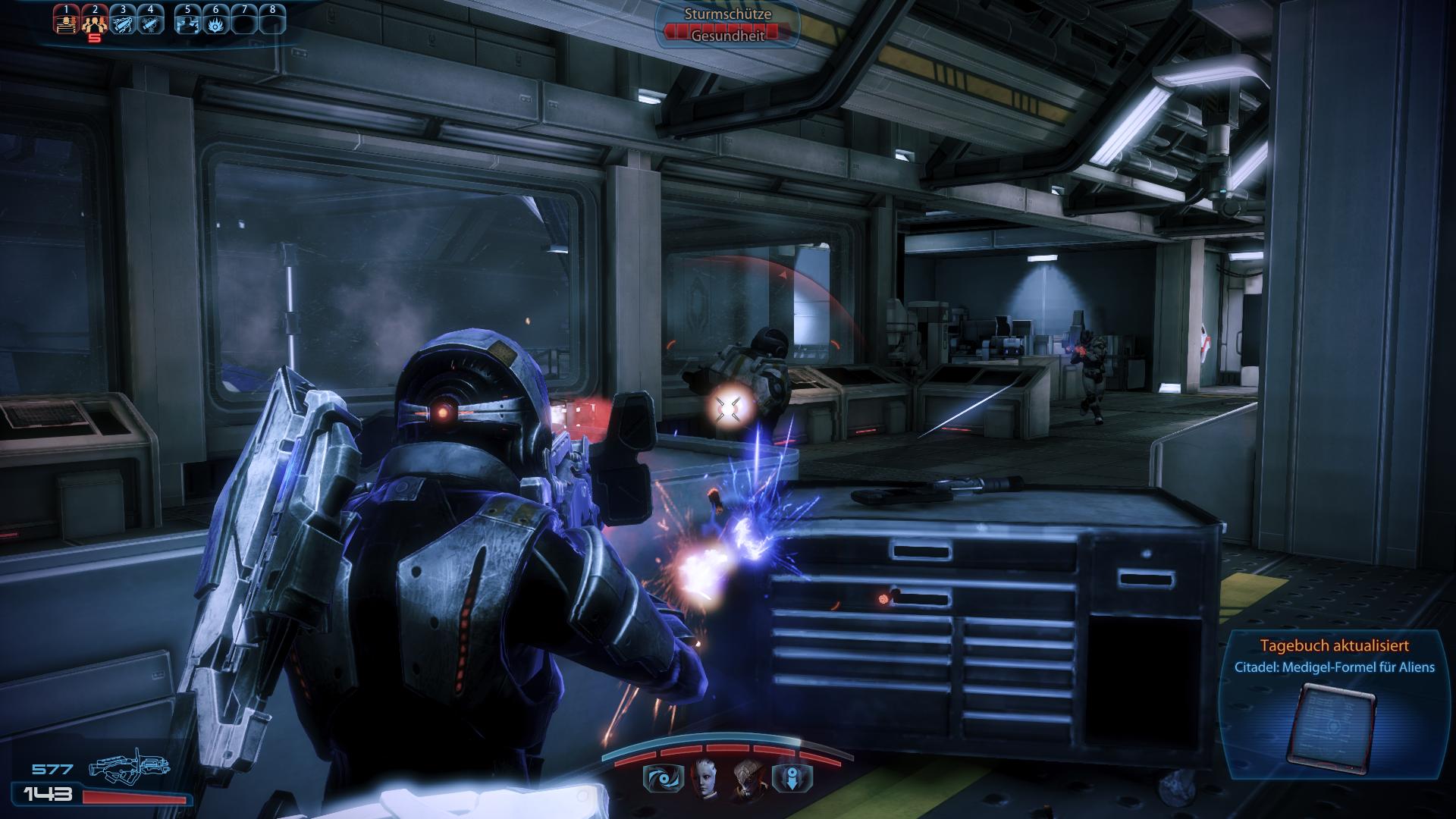Select the Cryo Ammo power in slot 4
Viewport: 1456px width, 819px height.
tap(150, 21)
